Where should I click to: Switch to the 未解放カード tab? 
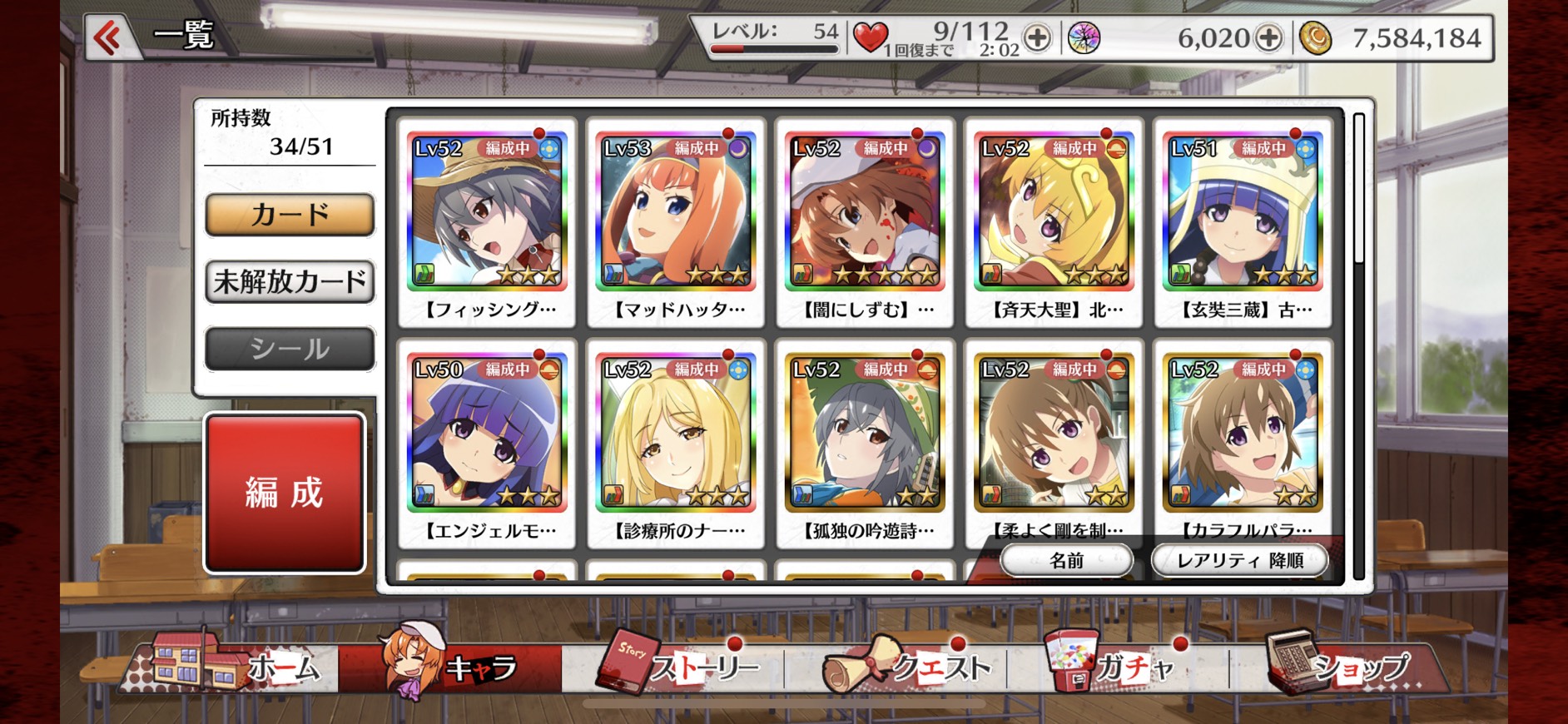point(290,281)
